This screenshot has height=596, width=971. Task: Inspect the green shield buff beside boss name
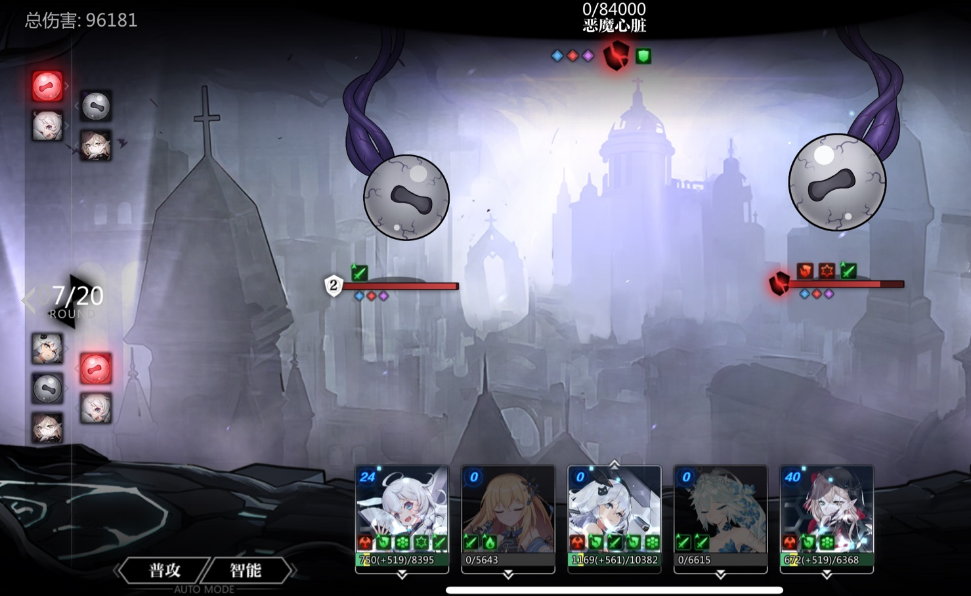[643, 56]
